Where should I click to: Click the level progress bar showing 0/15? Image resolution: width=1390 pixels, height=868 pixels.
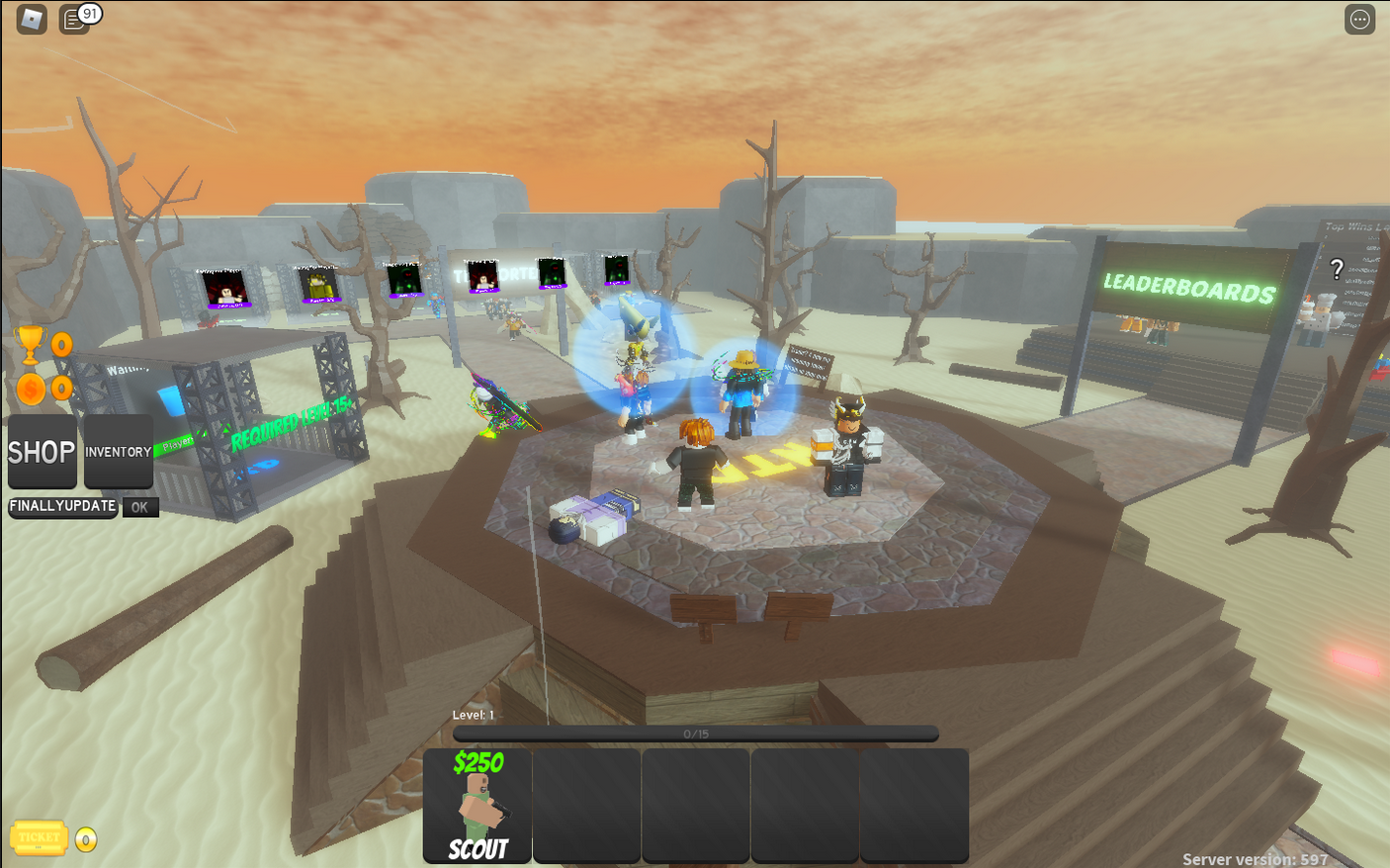coord(695,733)
